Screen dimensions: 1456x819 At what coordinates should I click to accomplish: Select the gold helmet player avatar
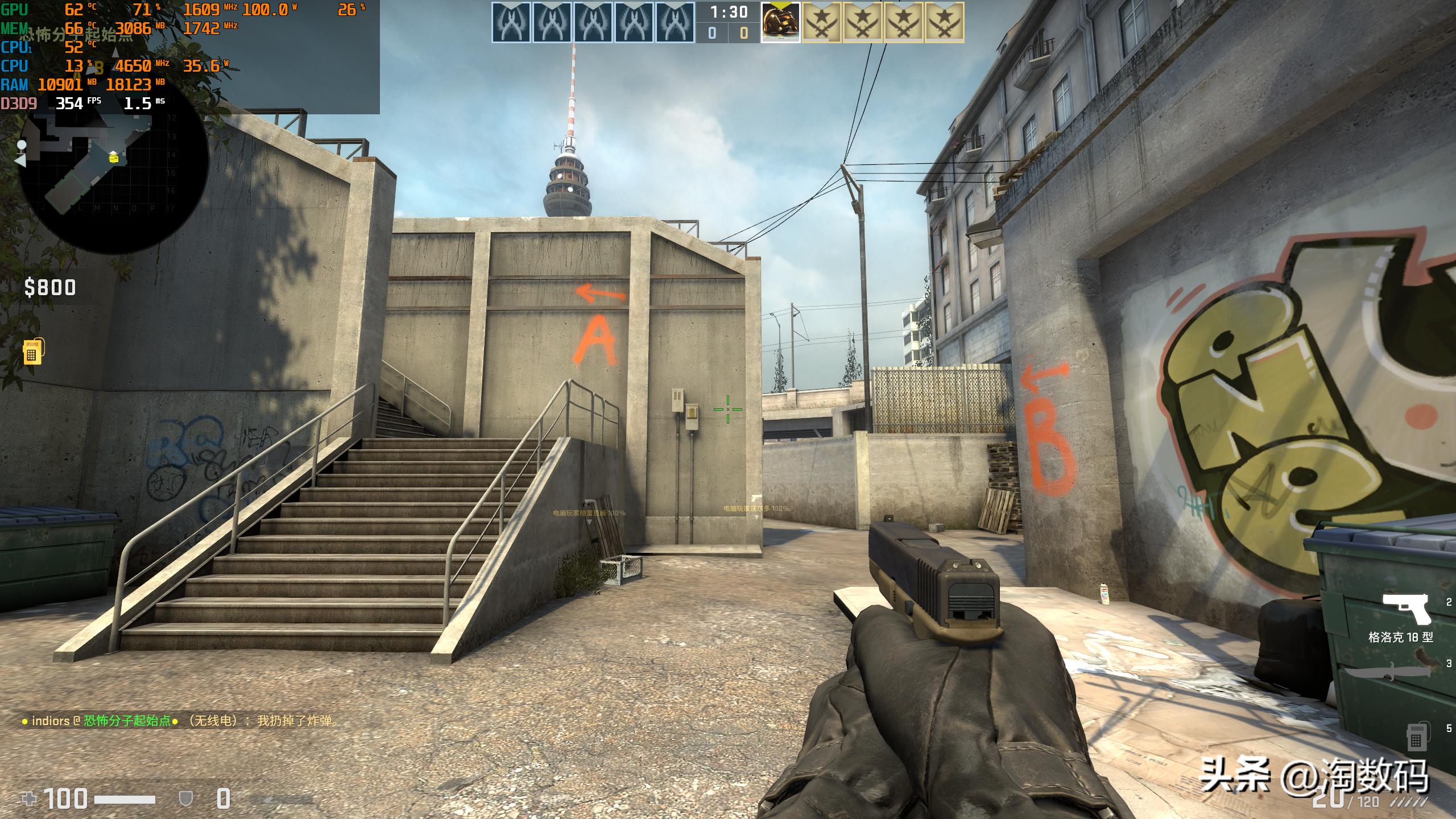point(780,22)
